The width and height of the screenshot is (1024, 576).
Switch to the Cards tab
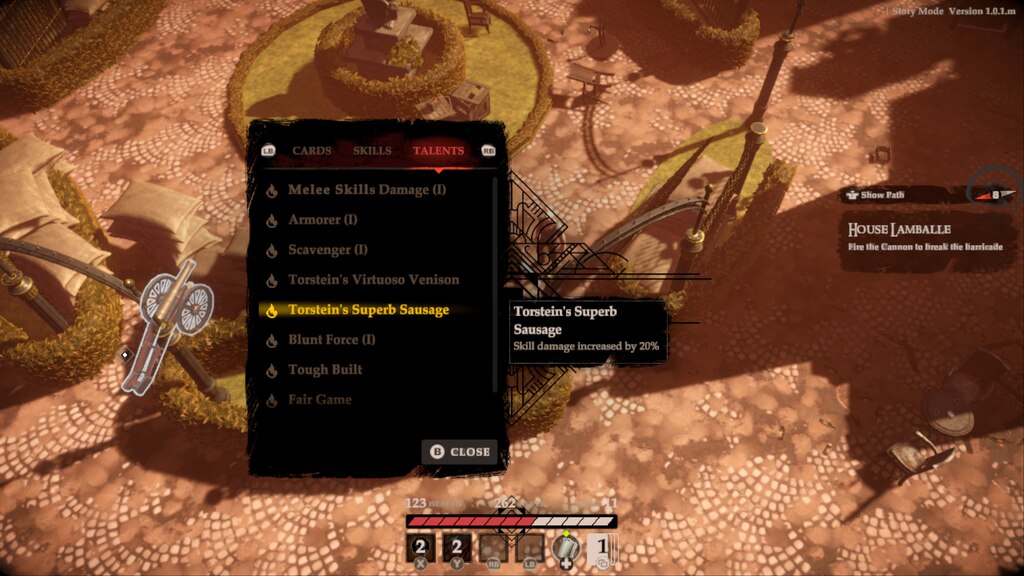click(312, 151)
